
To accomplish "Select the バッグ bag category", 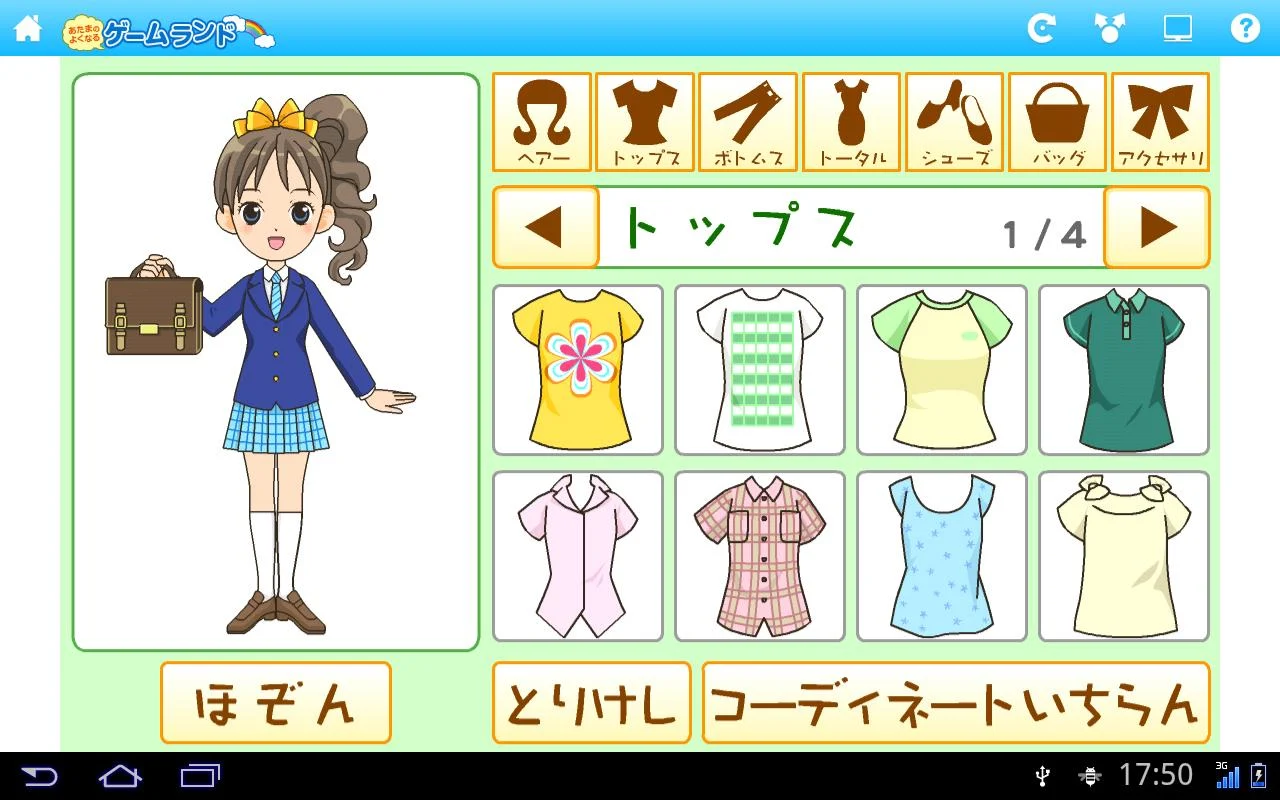I will 1055,120.
